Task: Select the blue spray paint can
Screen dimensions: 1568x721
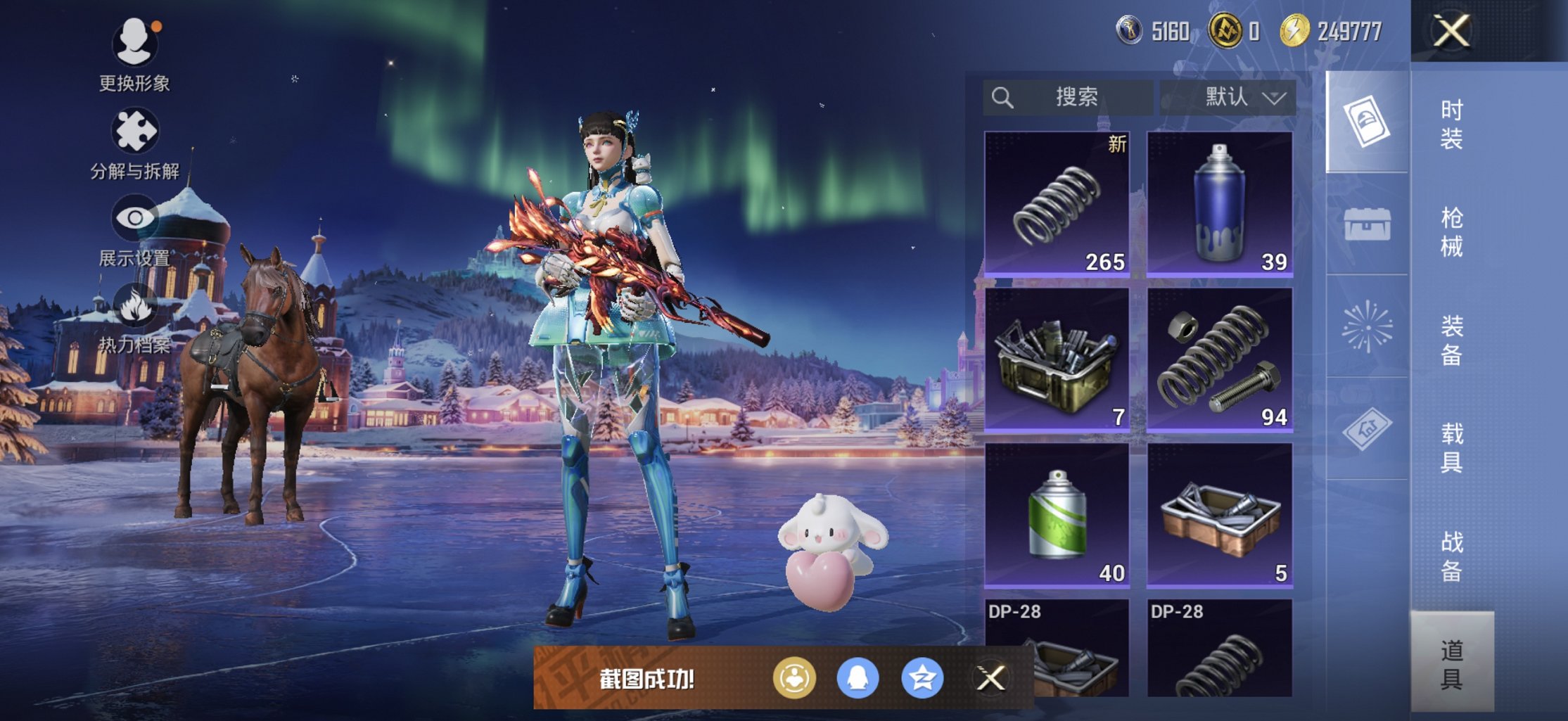Action: (1220, 204)
